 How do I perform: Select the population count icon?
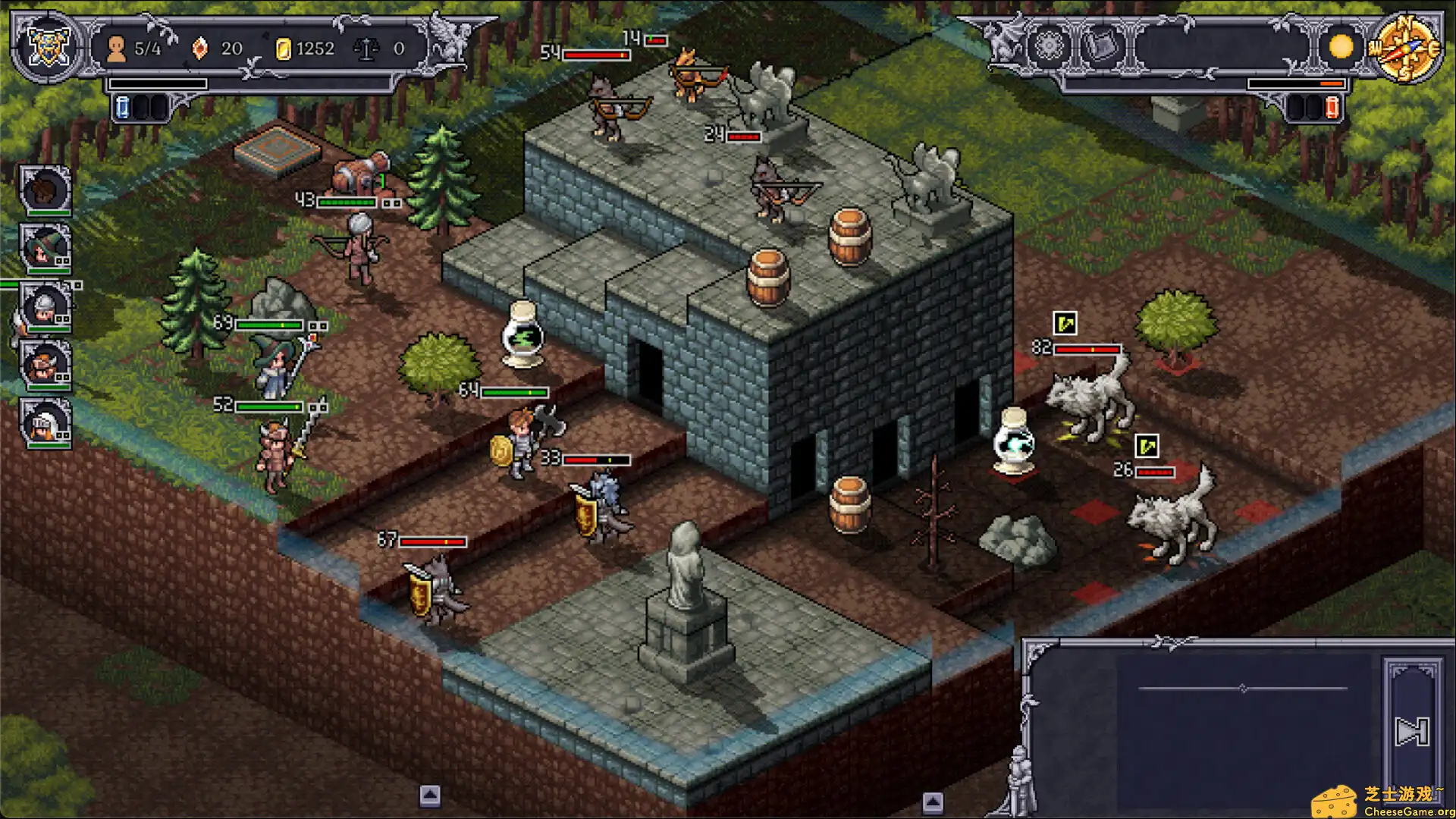click(116, 49)
